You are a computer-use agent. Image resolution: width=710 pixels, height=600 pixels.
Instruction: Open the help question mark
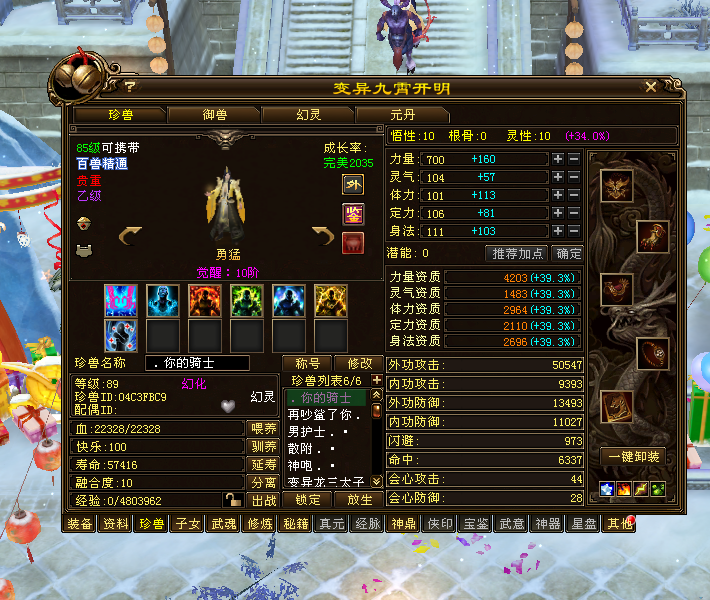[130, 88]
